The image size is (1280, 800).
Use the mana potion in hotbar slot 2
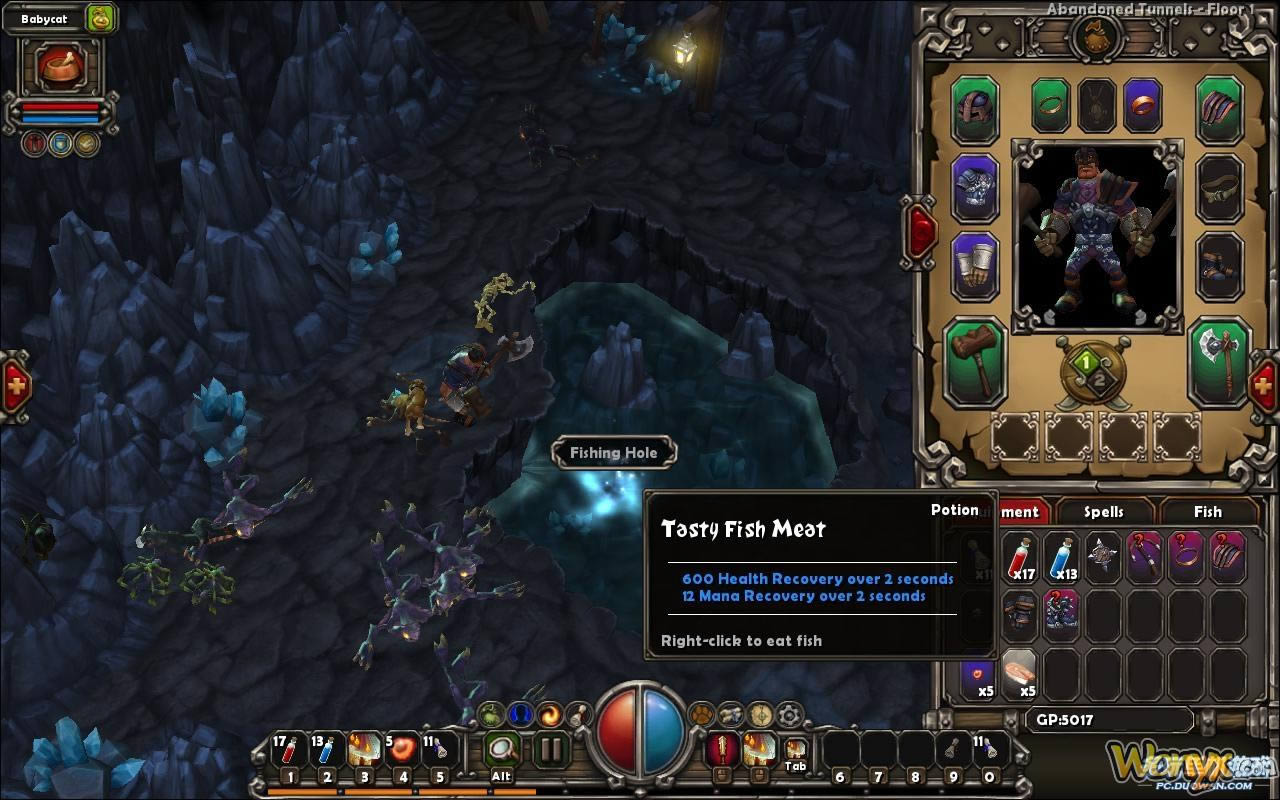327,750
